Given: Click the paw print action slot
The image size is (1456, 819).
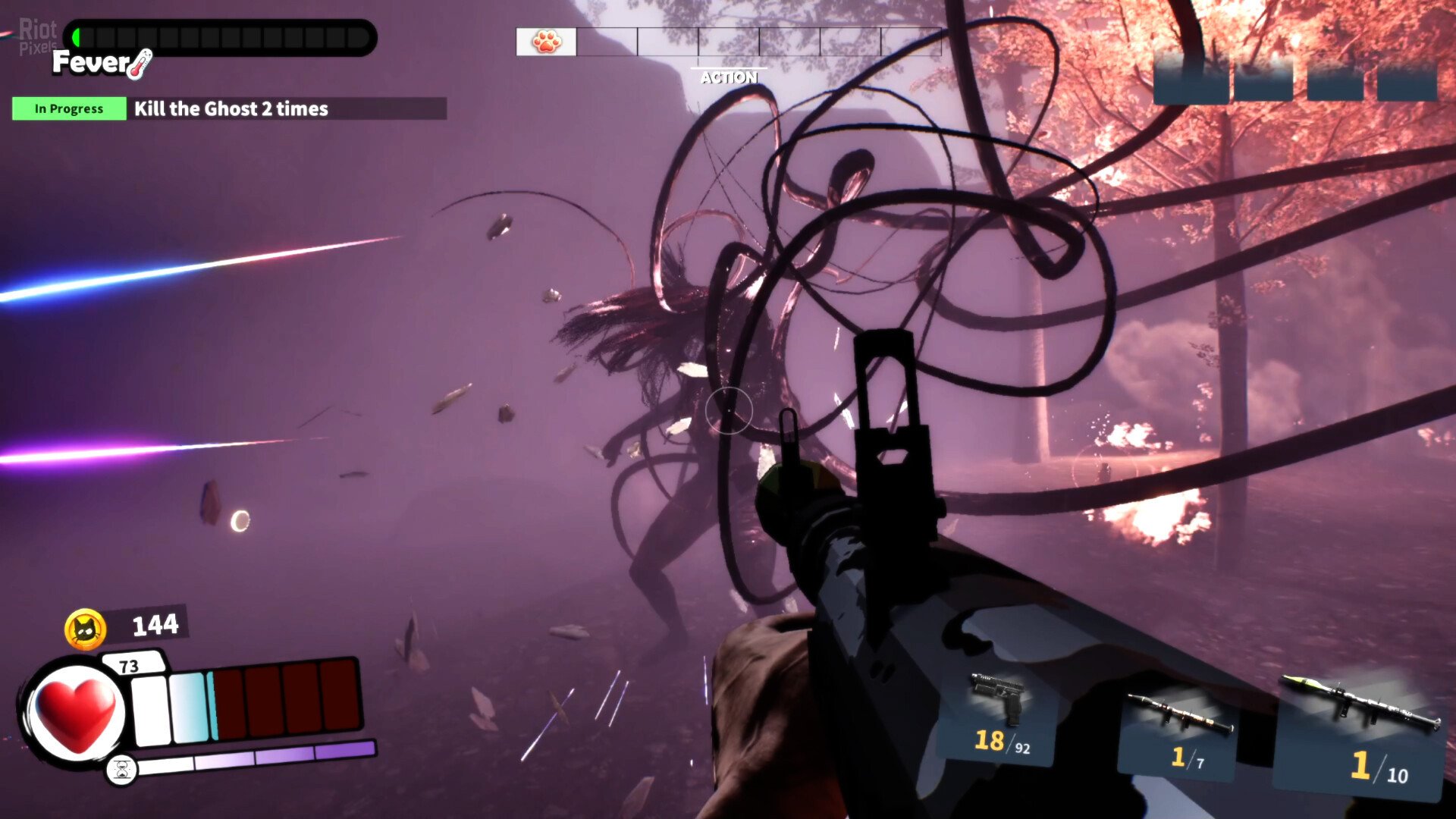Looking at the screenshot, I should pyautogui.click(x=546, y=42).
